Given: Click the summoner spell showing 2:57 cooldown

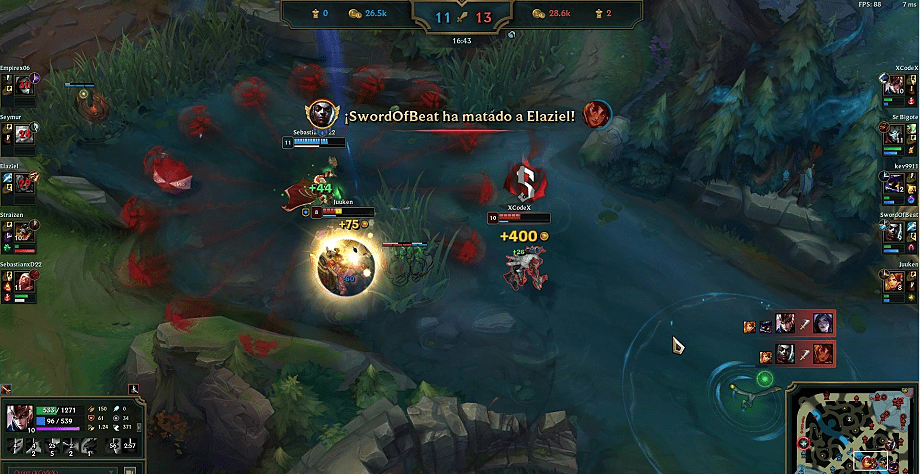Looking at the screenshot, I should tap(130, 445).
